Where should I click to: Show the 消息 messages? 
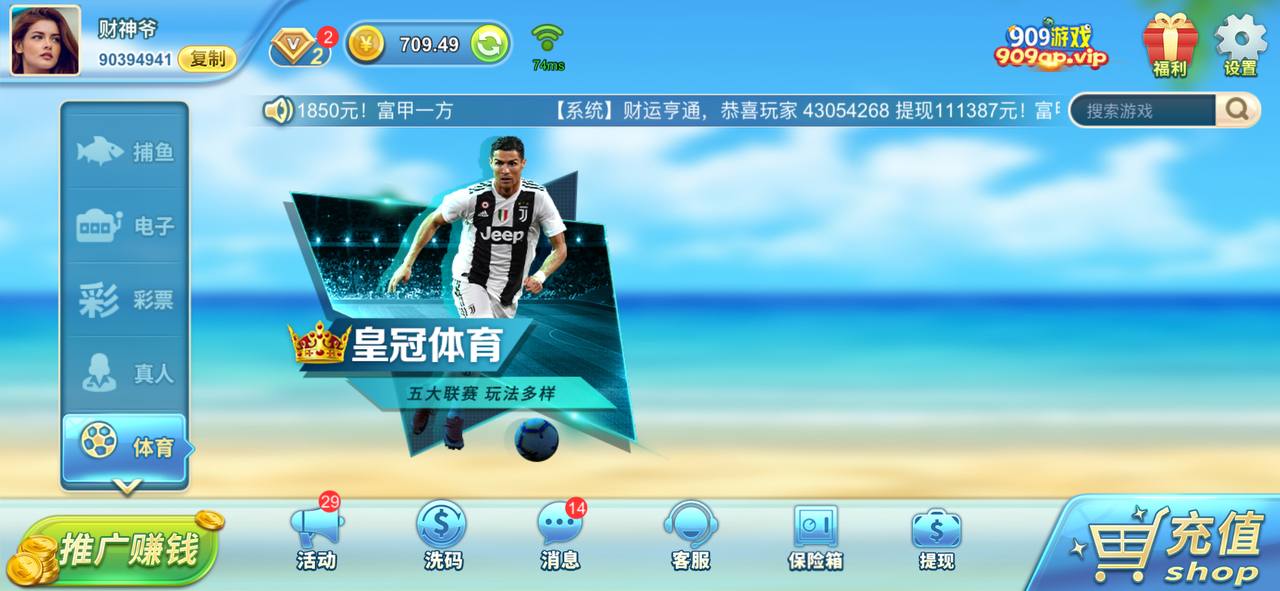pos(560,537)
